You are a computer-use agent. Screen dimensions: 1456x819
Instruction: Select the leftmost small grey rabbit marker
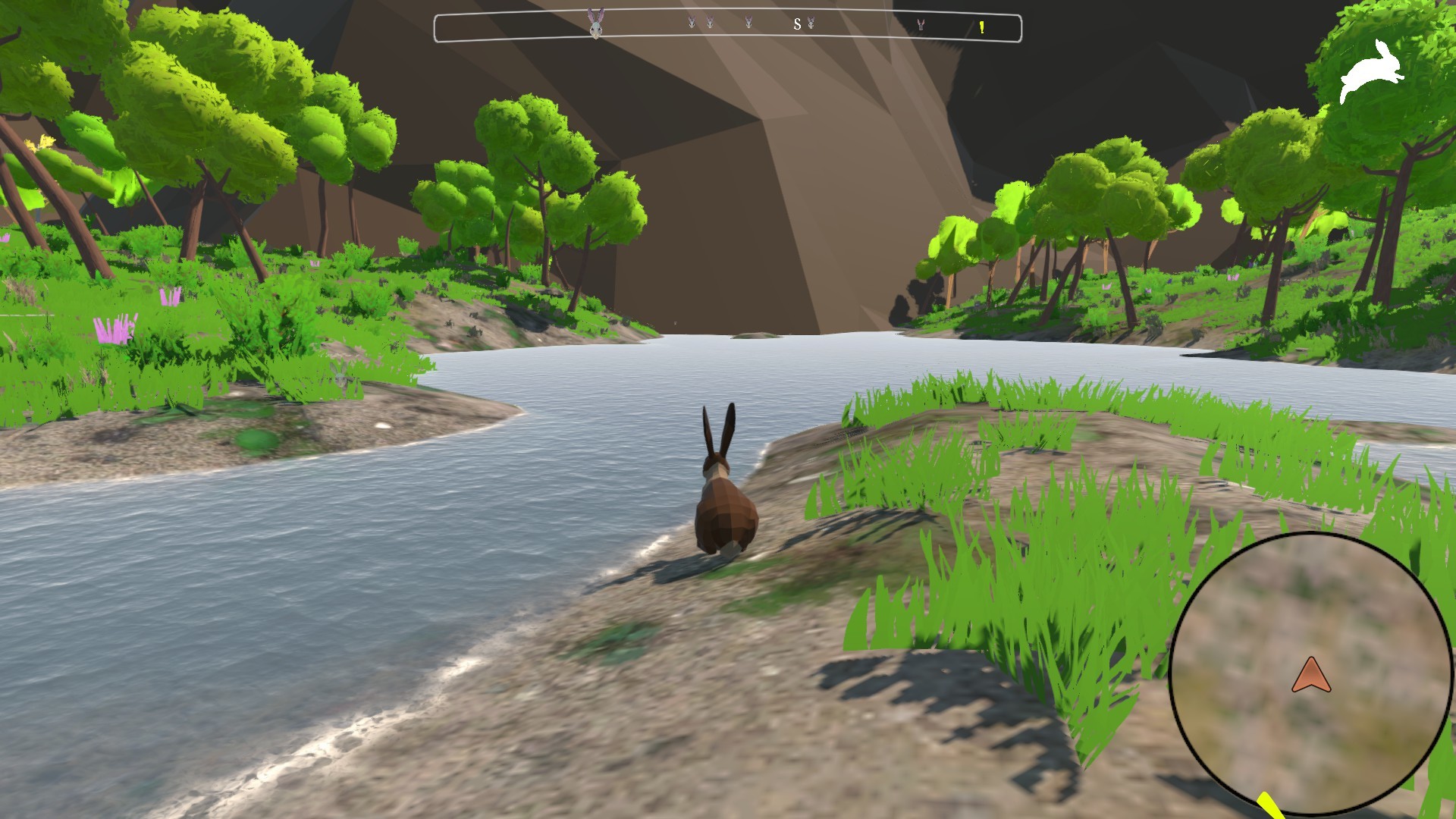coord(691,23)
